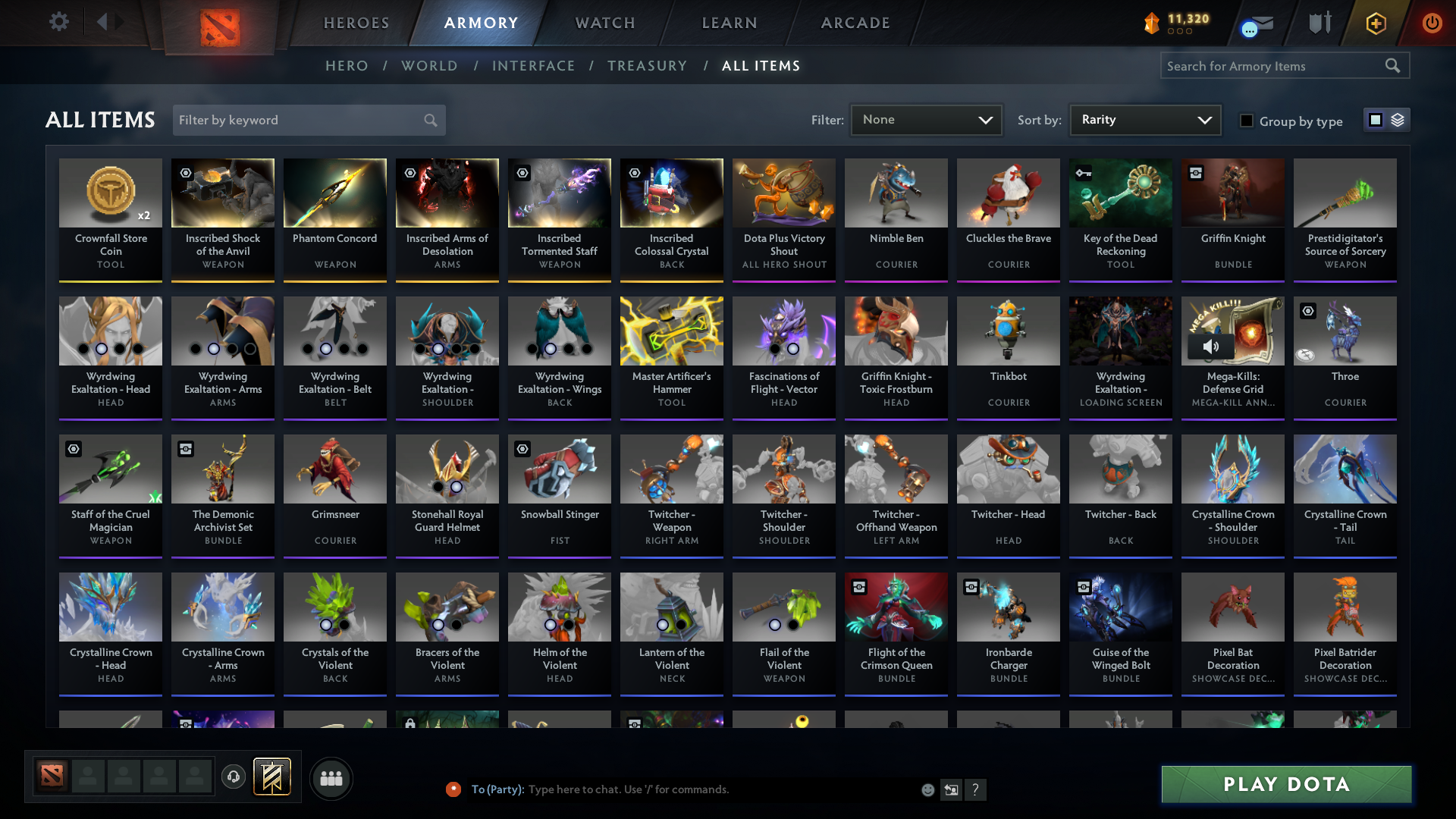
Task: Open the TREASURY section in the breadcrumb menu
Action: [647, 66]
